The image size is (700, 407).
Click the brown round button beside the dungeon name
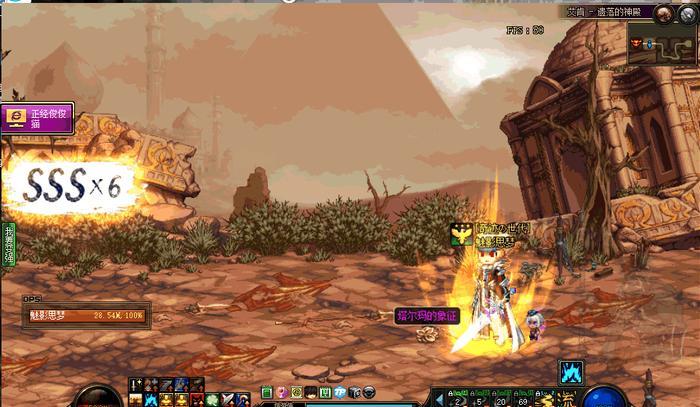(661, 12)
